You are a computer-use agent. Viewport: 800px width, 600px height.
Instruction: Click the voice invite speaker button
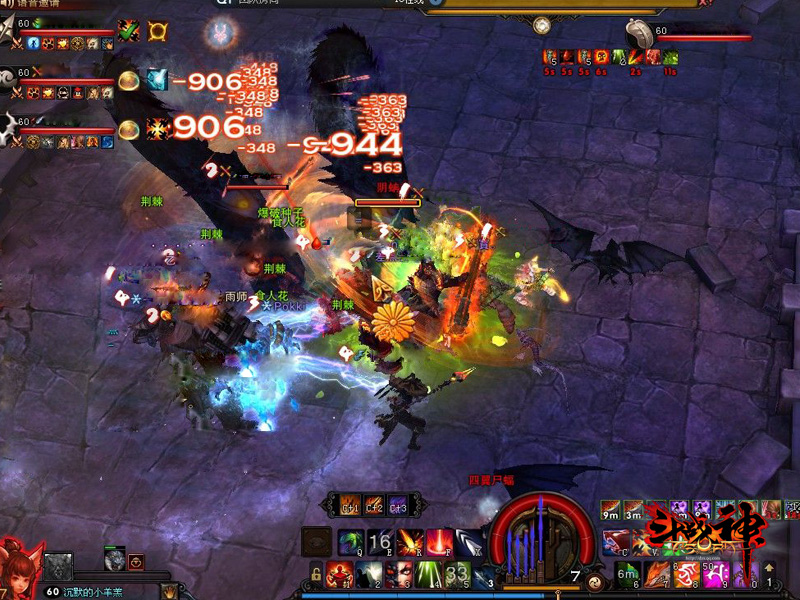click(8, 5)
